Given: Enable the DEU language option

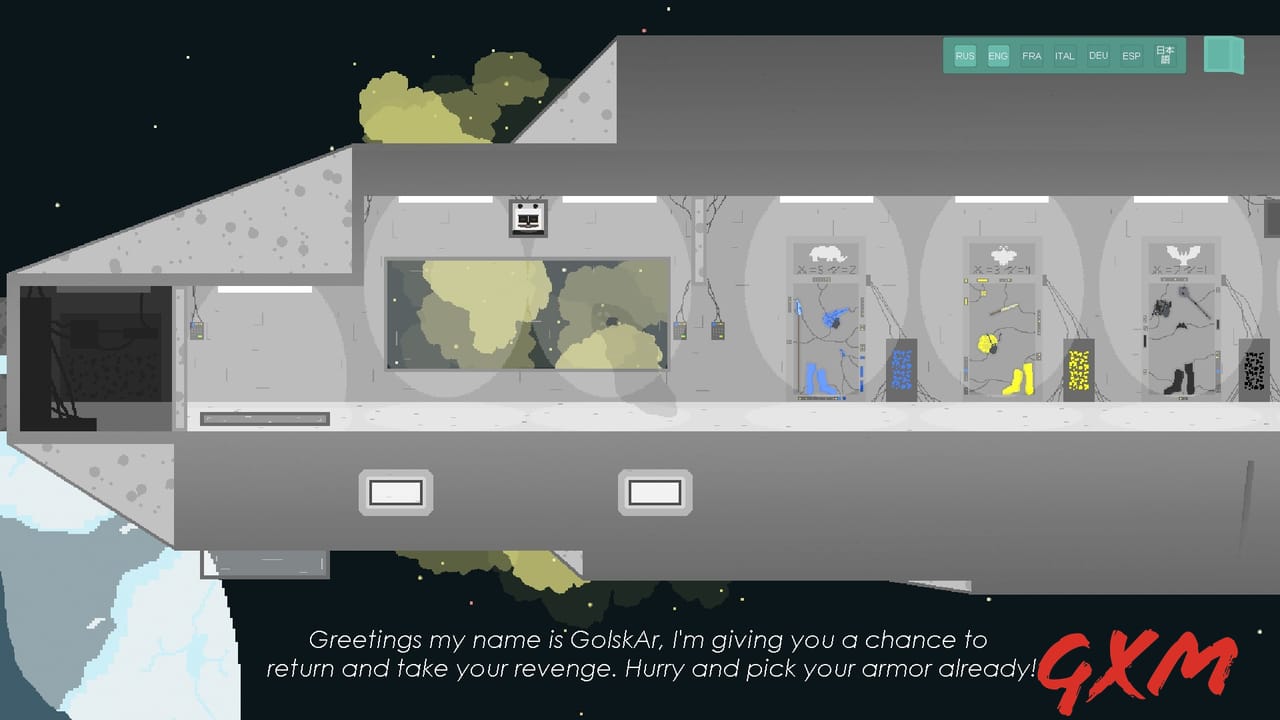Looking at the screenshot, I should point(1097,56).
